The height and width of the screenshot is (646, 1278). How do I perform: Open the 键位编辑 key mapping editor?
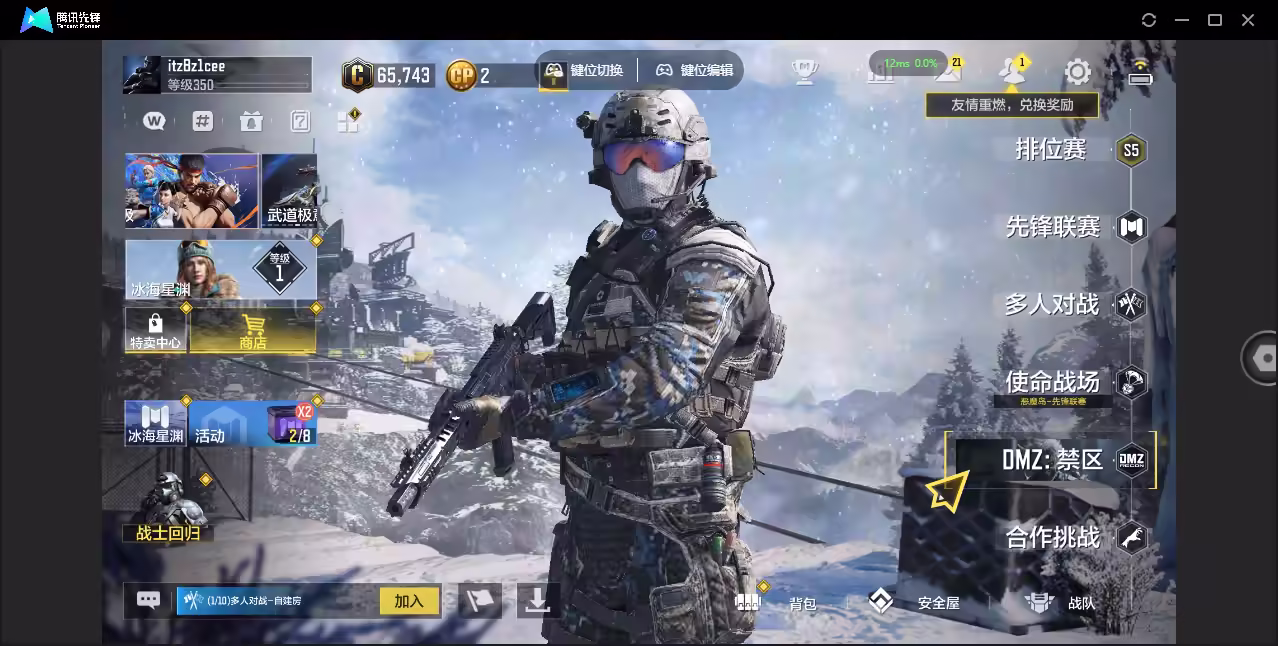[695, 71]
